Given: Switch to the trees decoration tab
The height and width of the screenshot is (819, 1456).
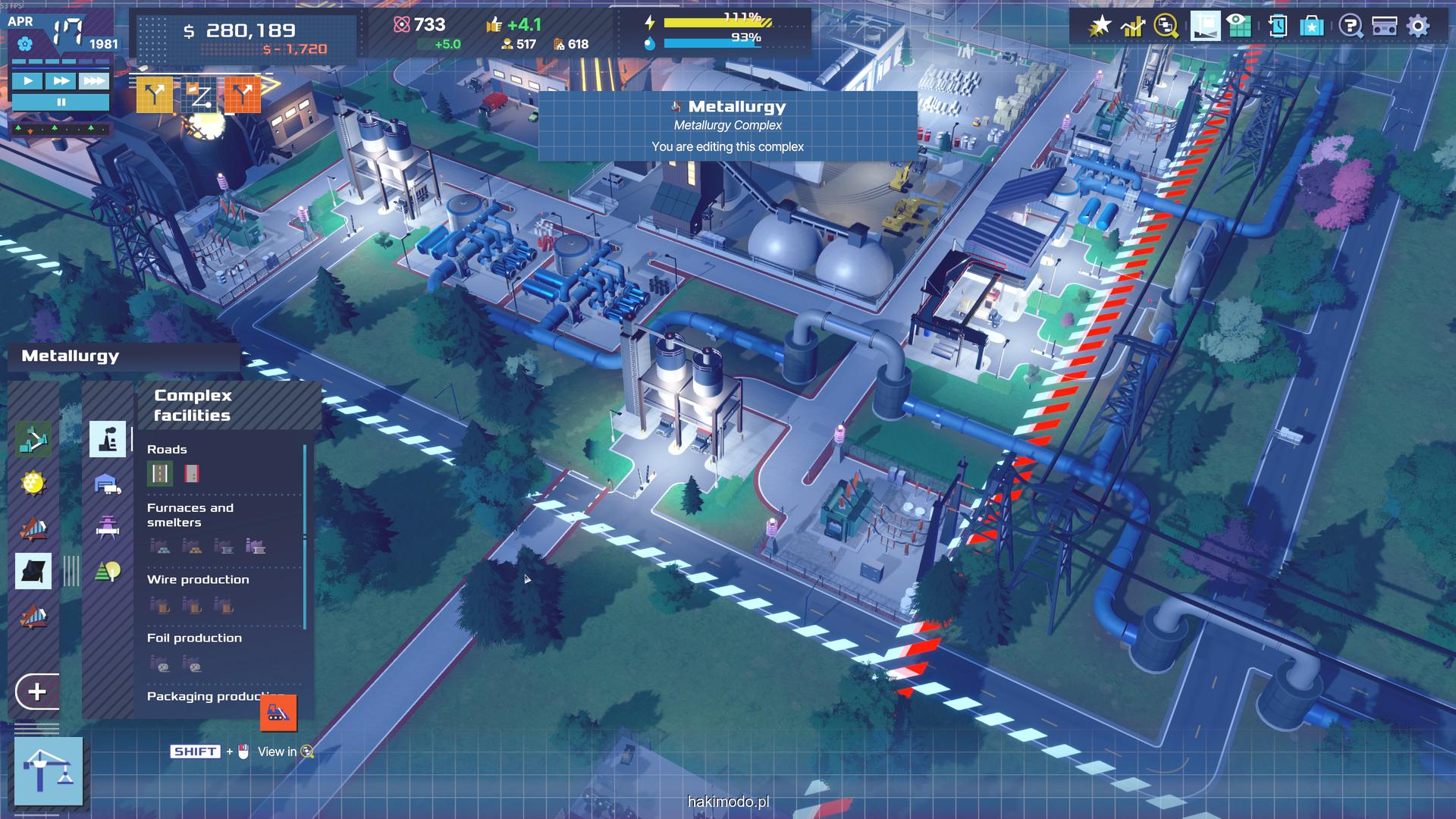Looking at the screenshot, I should pos(108,571).
